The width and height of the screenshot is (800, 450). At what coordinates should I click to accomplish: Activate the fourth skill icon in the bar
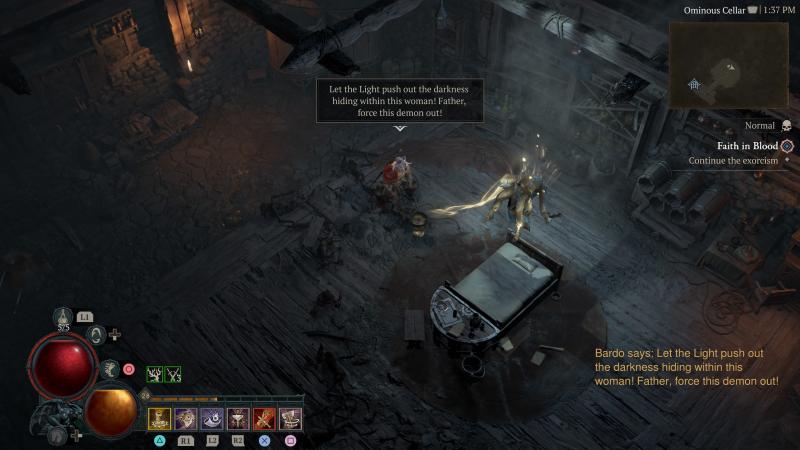[x=238, y=419]
